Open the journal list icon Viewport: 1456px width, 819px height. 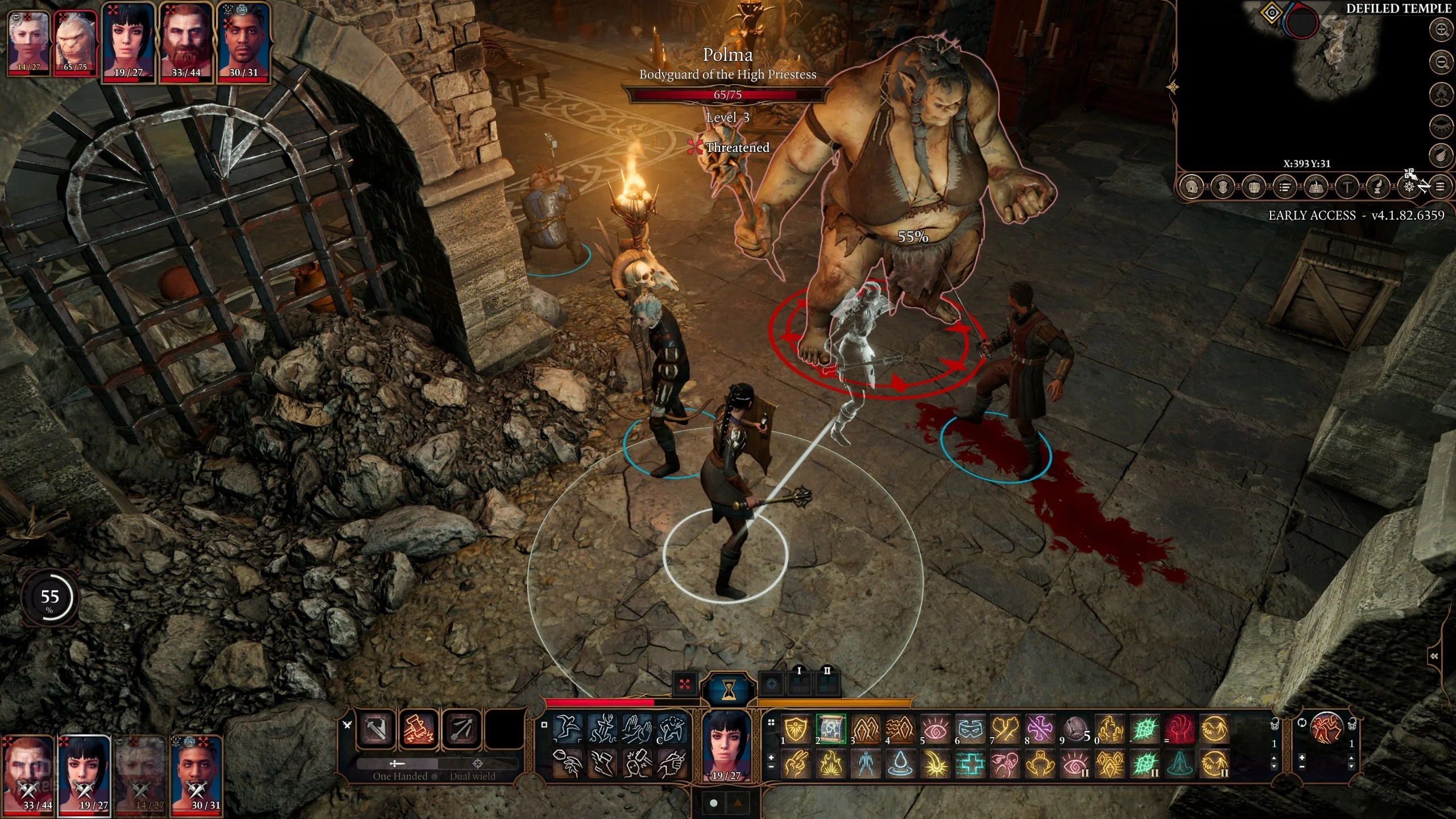point(1284,187)
